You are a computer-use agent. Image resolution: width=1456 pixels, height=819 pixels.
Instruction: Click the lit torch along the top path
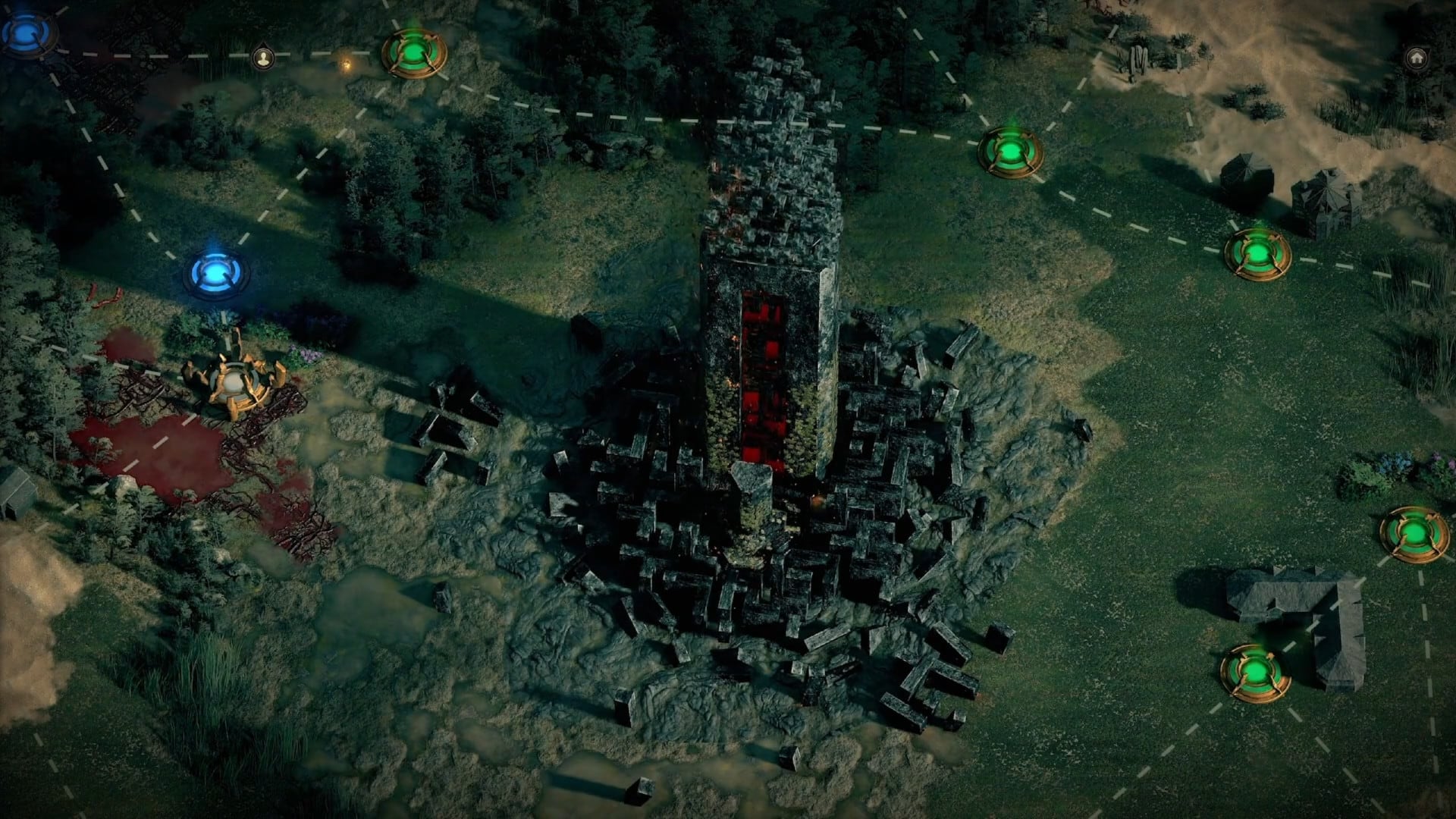(348, 64)
